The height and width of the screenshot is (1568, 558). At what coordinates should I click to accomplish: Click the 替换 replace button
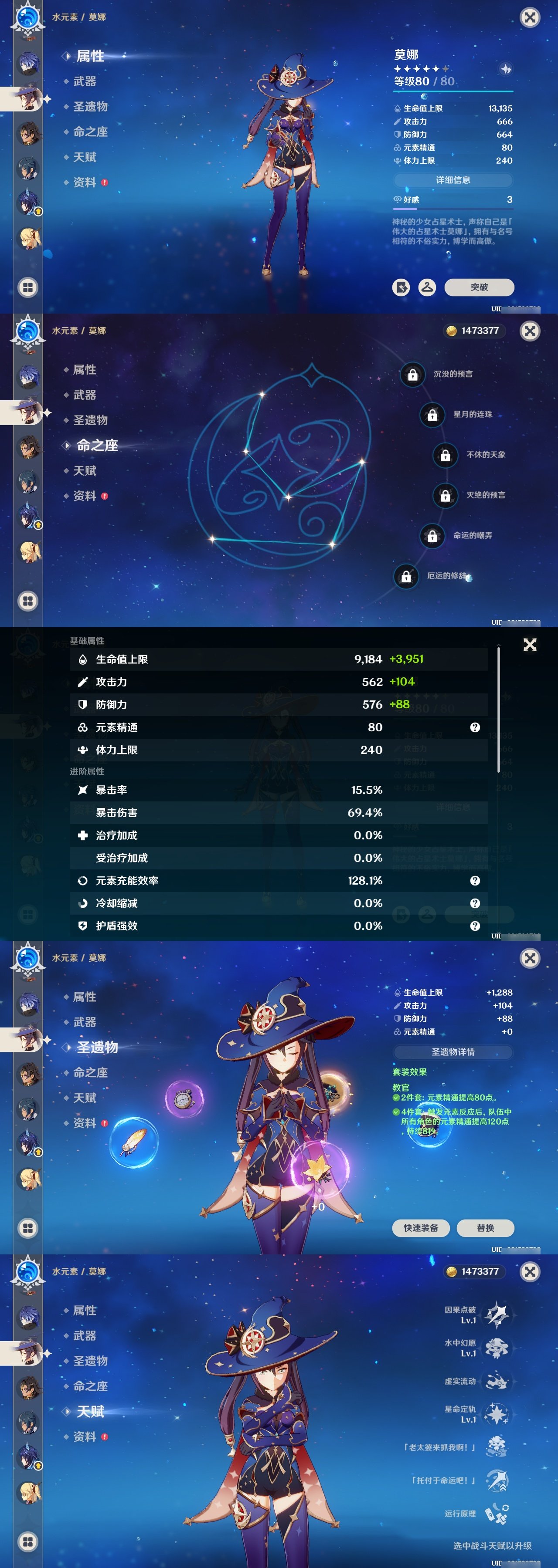click(486, 1227)
